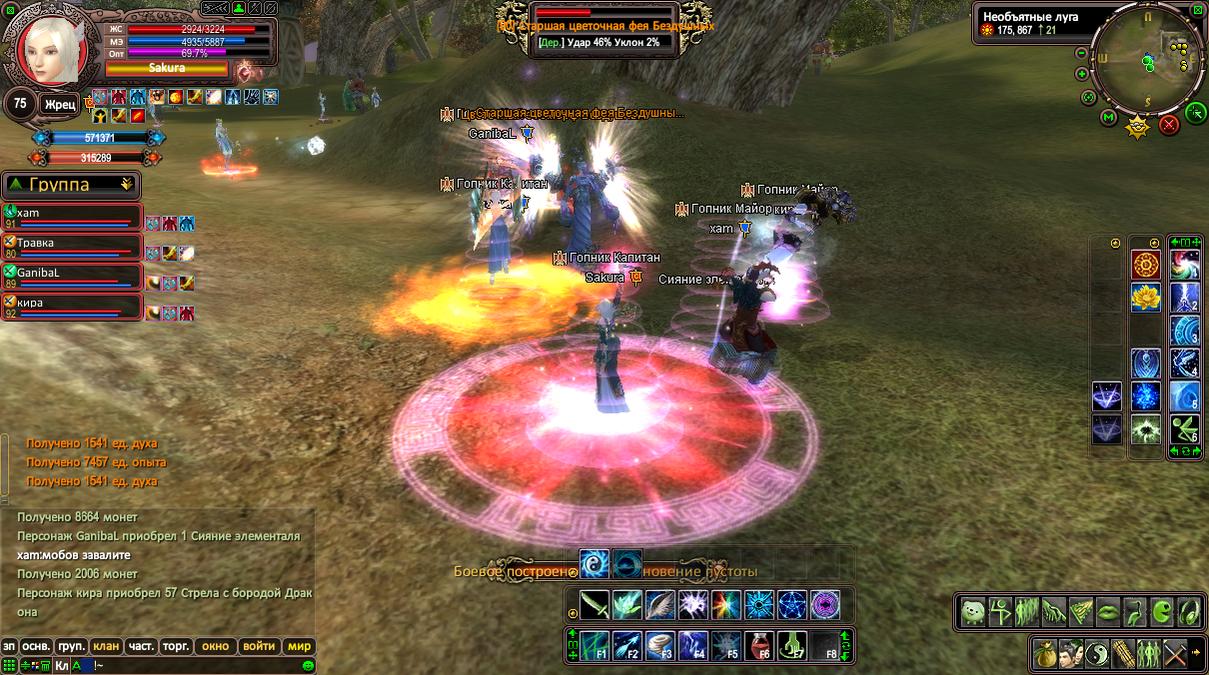Screen dimensions: 1209x675
Task: Open the world map with the M button
Action: [1108, 118]
